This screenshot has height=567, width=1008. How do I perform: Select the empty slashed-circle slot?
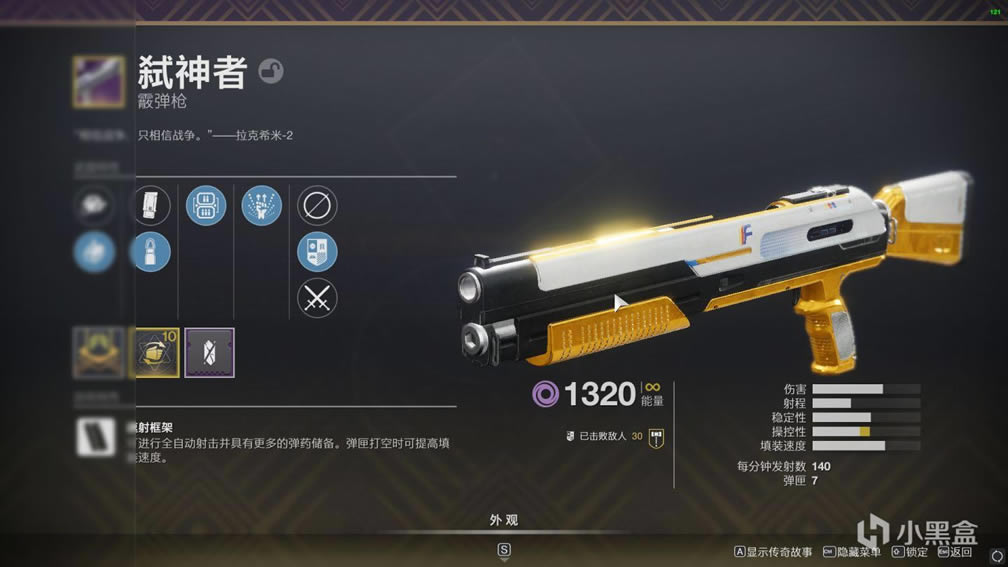[317, 206]
